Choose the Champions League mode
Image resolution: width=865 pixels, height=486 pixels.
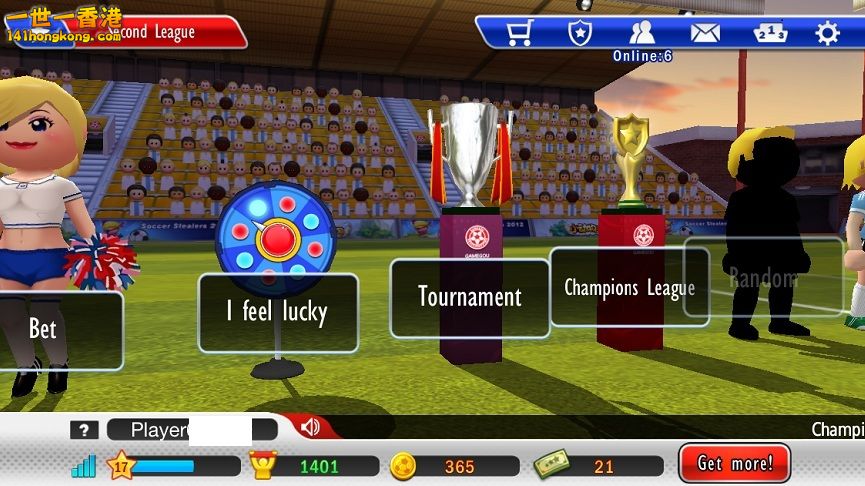point(629,288)
